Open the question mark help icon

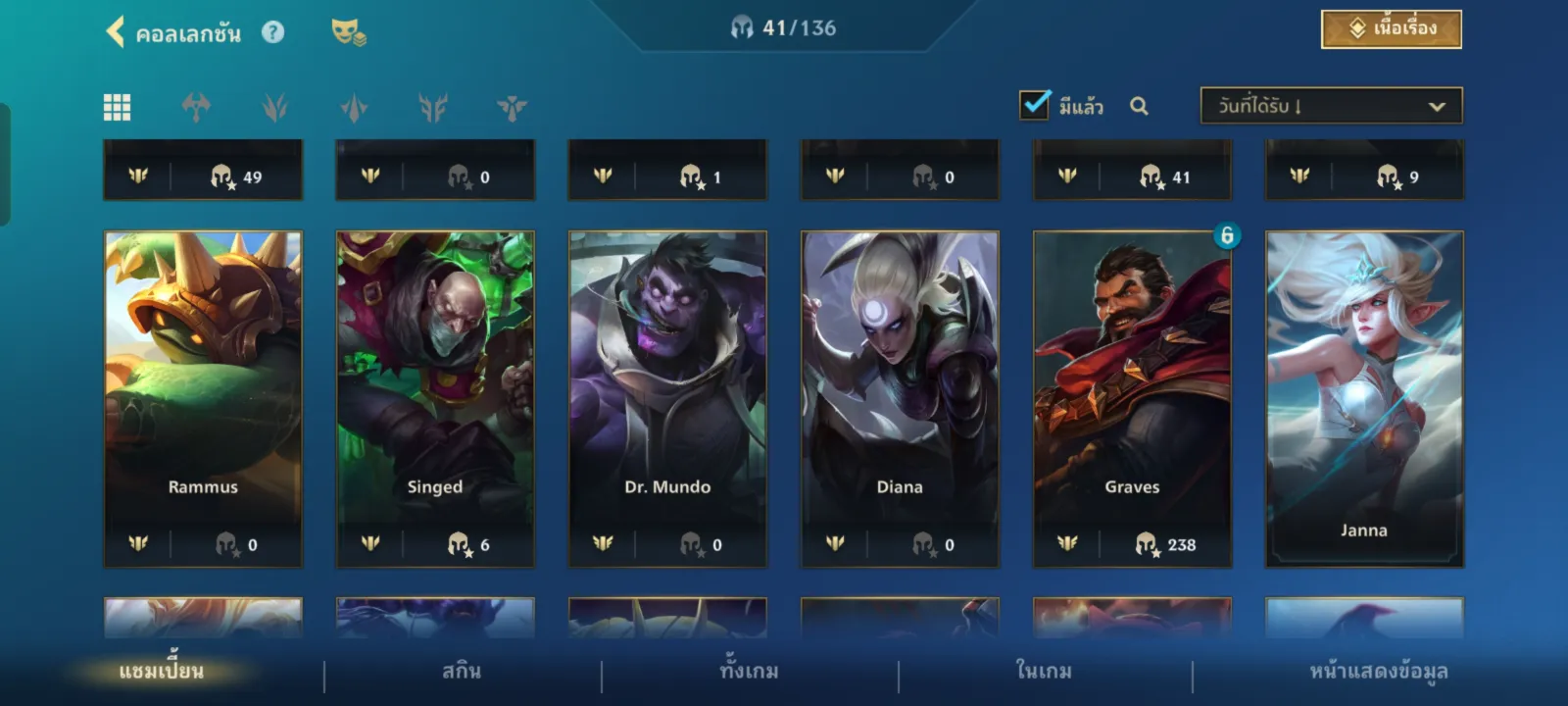(x=272, y=32)
